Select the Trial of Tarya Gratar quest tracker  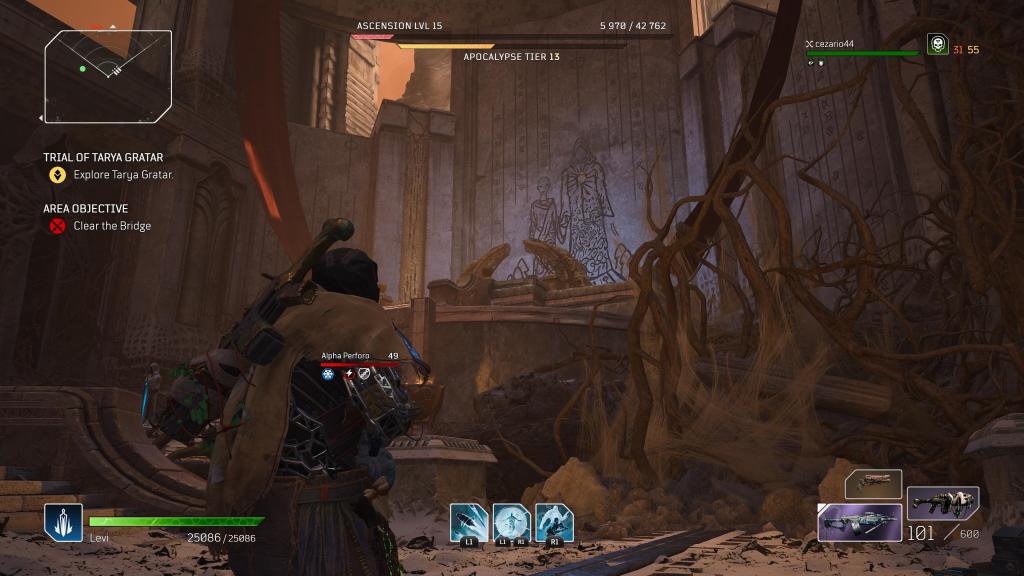click(x=103, y=157)
